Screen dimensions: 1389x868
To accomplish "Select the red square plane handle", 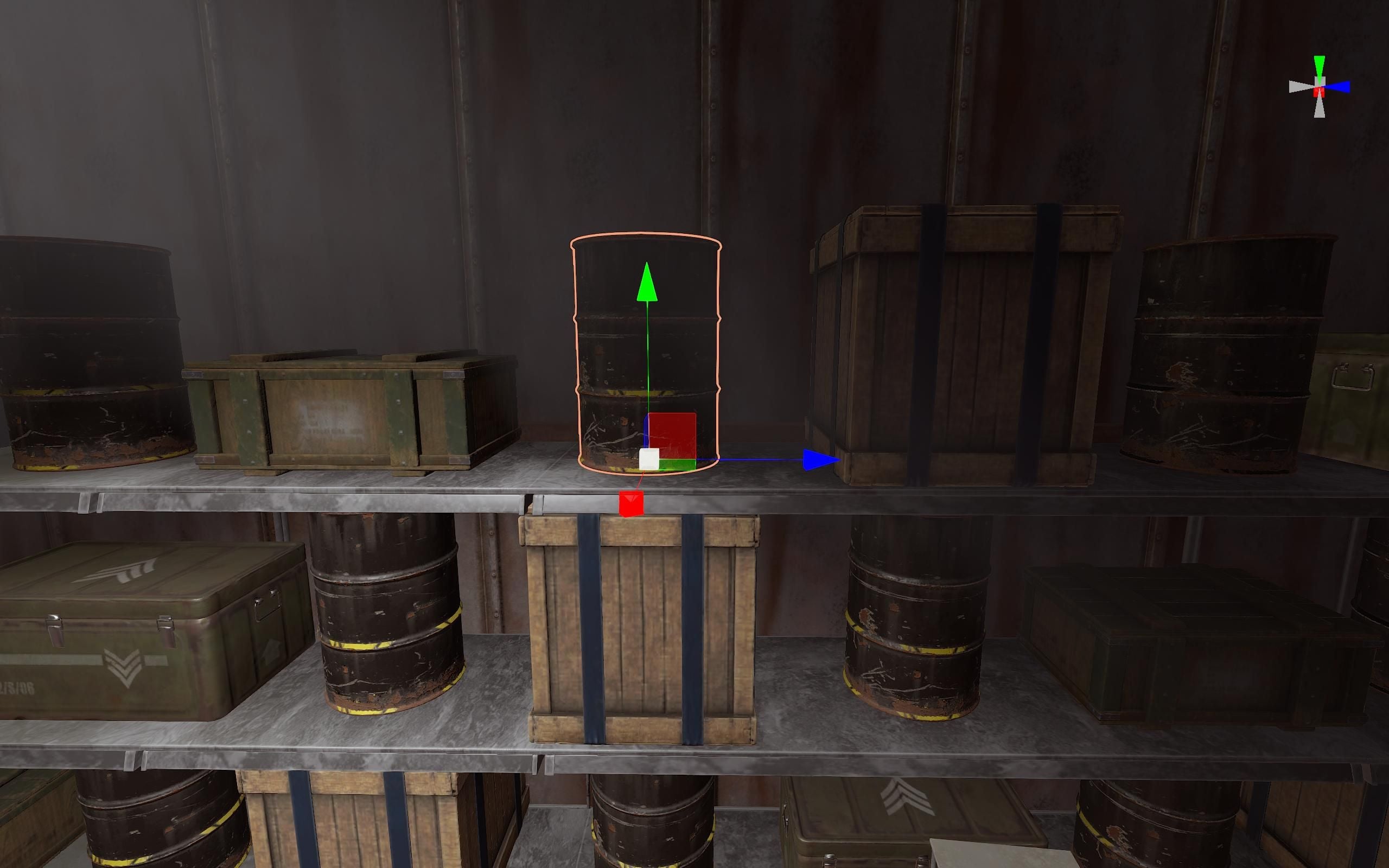I will 672,435.
